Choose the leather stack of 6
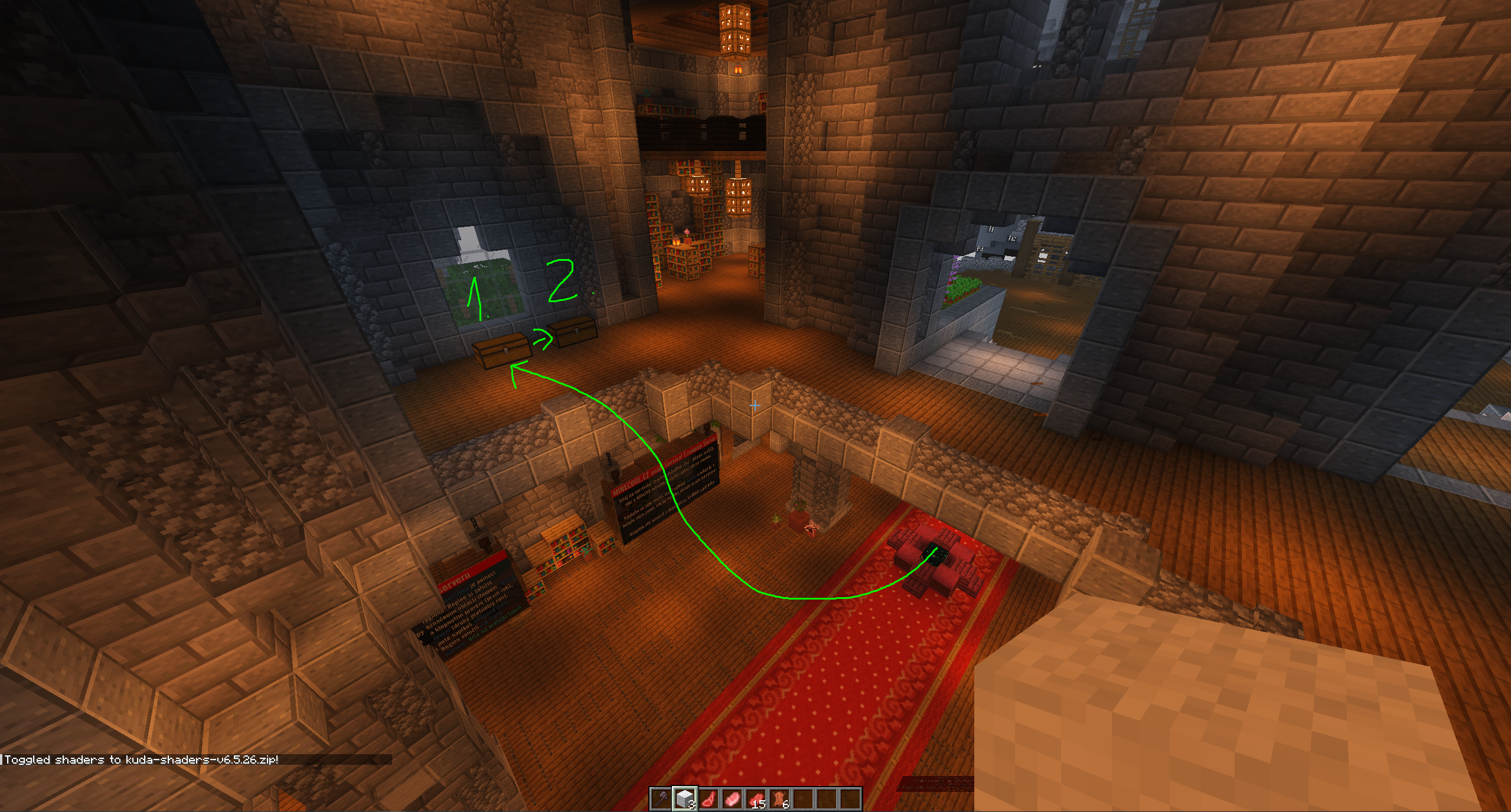Image resolution: width=1511 pixels, height=812 pixels. click(x=779, y=799)
